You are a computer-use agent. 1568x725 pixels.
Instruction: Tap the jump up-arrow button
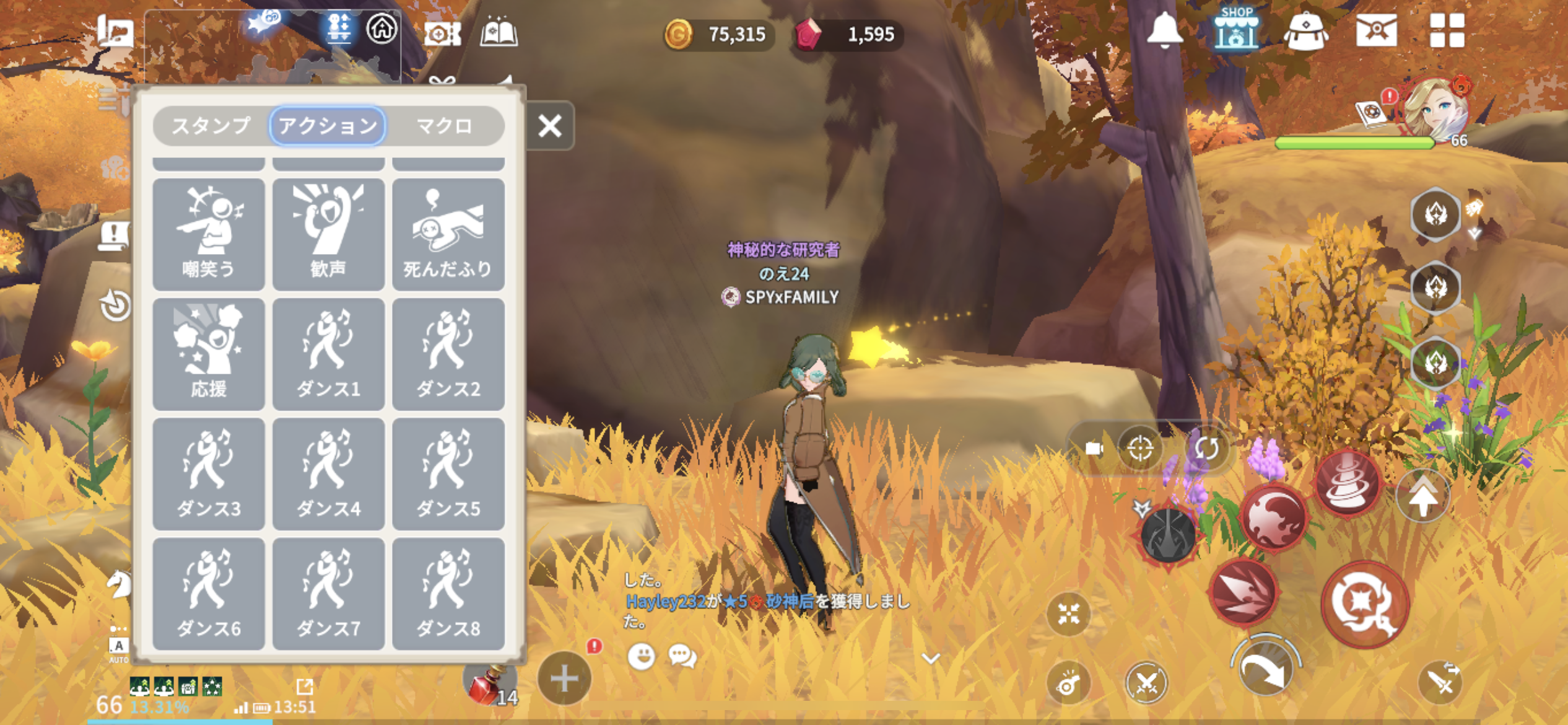1422,496
